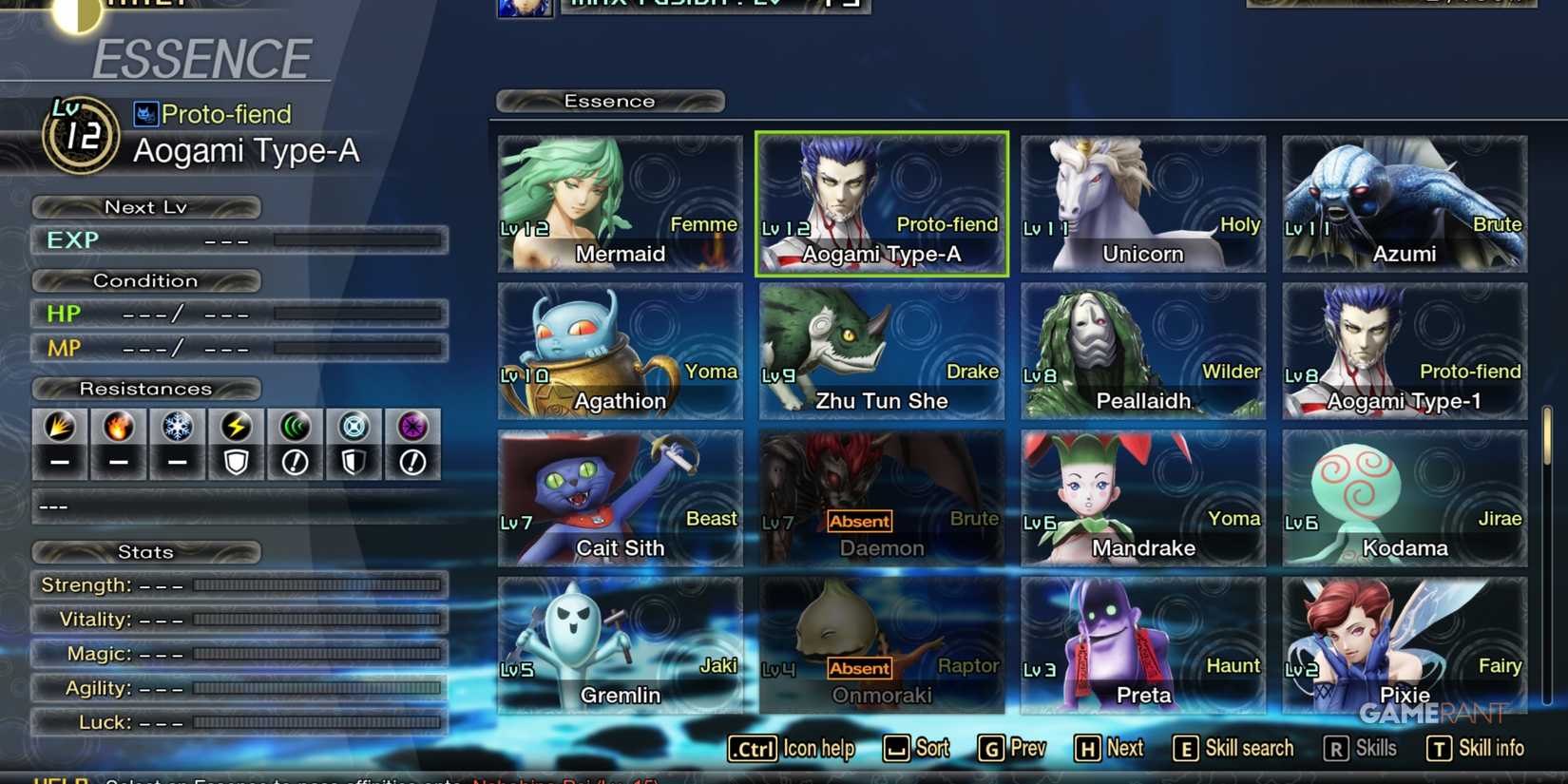
Task: Select the Pixie essence thumbnail
Action: pyautogui.click(x=1404, y=642)
